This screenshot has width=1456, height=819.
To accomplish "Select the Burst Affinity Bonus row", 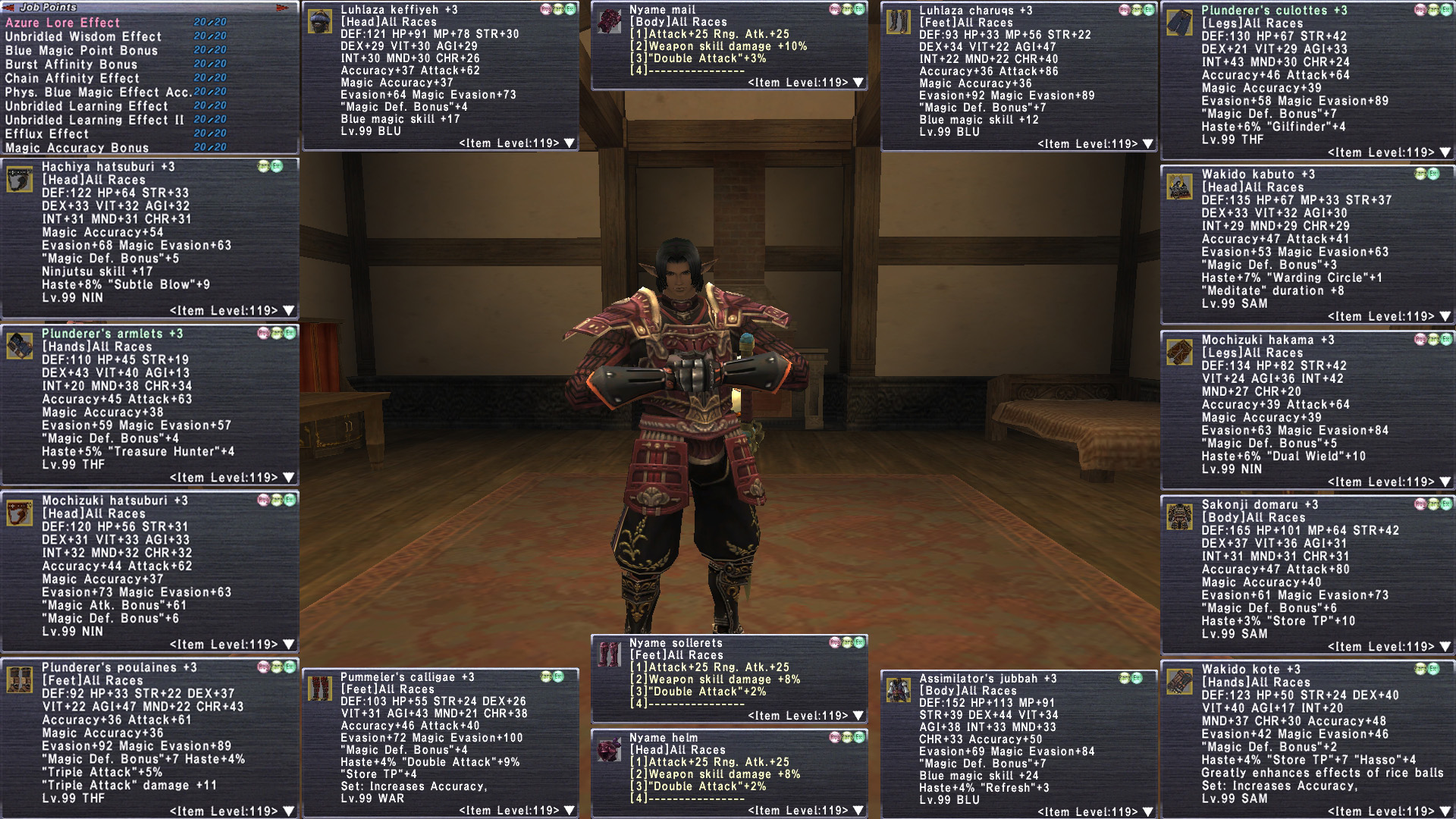I will (x=71, y=64).
